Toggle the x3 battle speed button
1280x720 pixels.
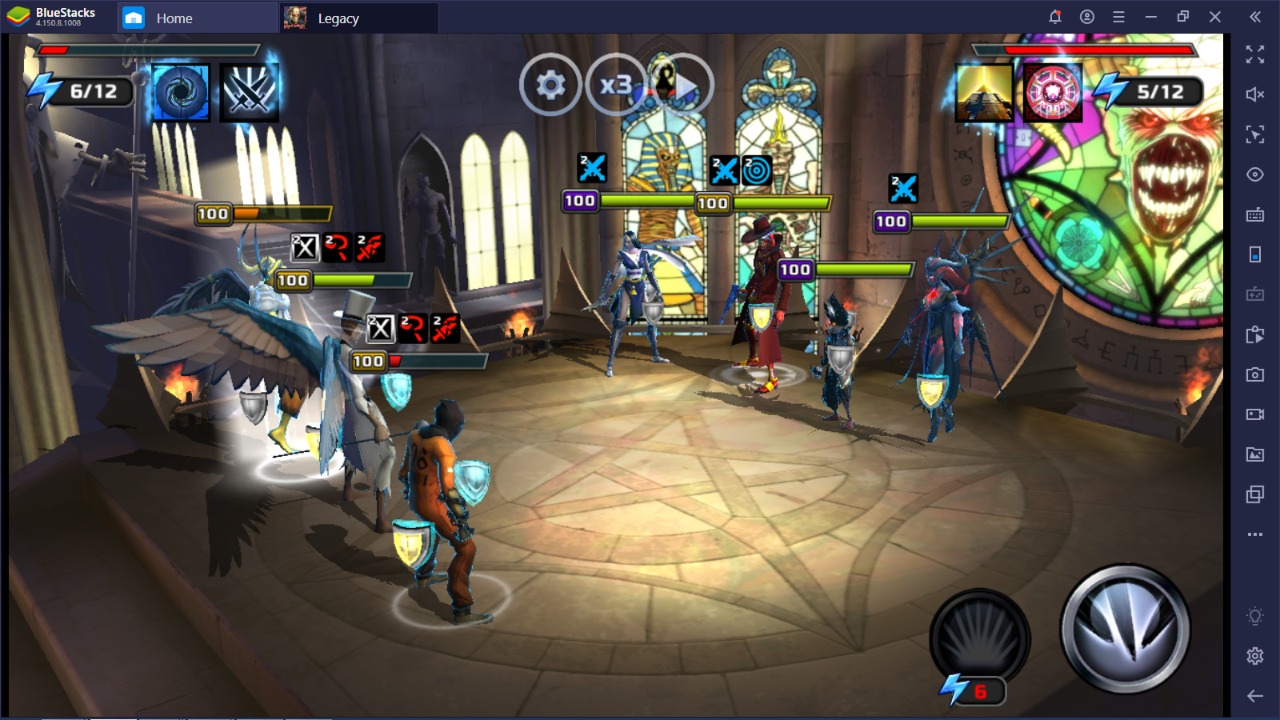615,85
